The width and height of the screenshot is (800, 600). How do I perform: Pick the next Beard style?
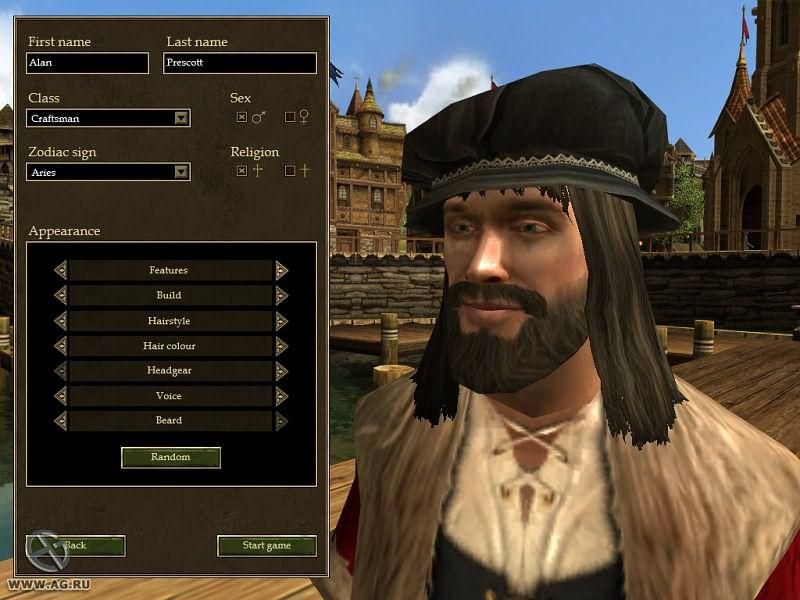tap(282, 421)
